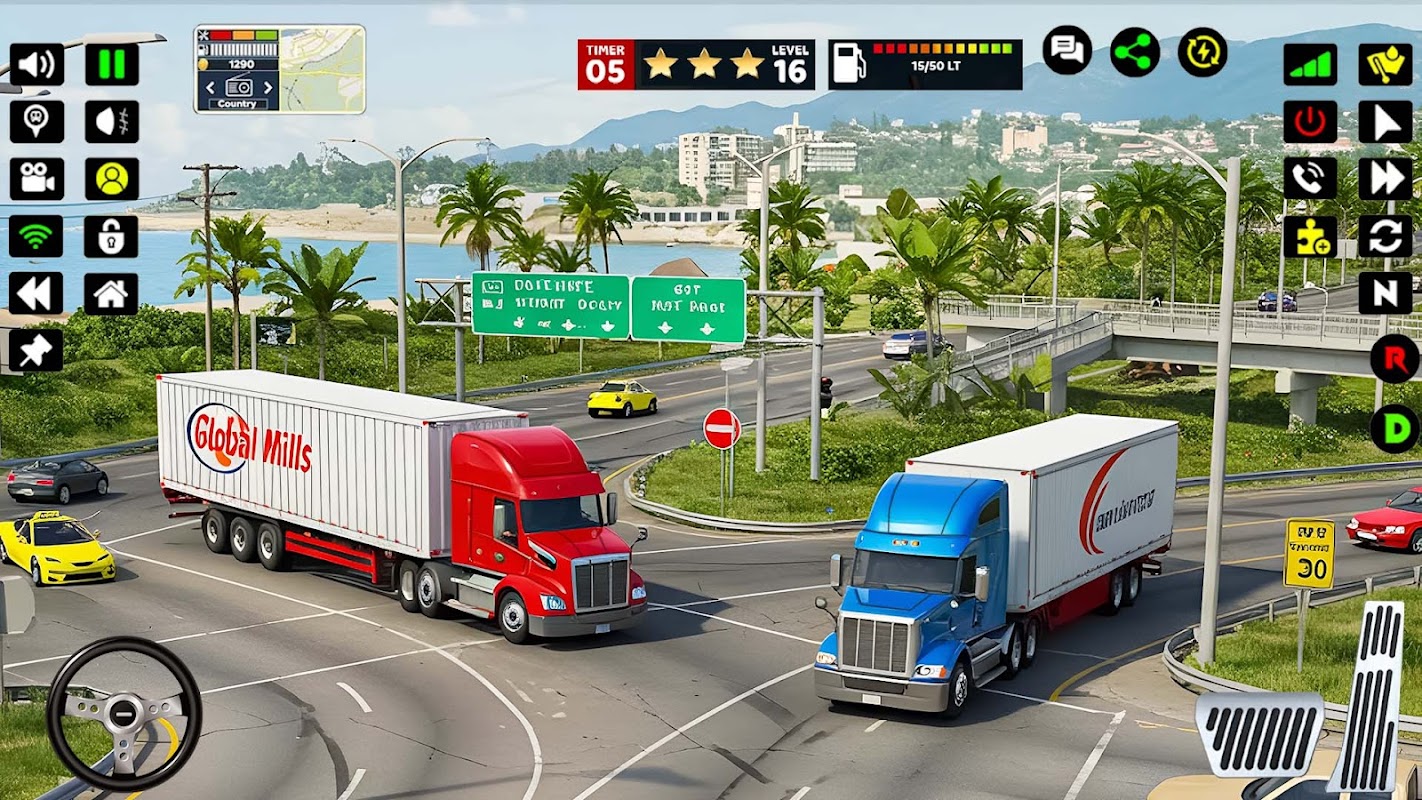Image resolution: width=1422 pixels, height=800 pixels.
Task: Pause the game with the green pause button
Action: point(111,65)
